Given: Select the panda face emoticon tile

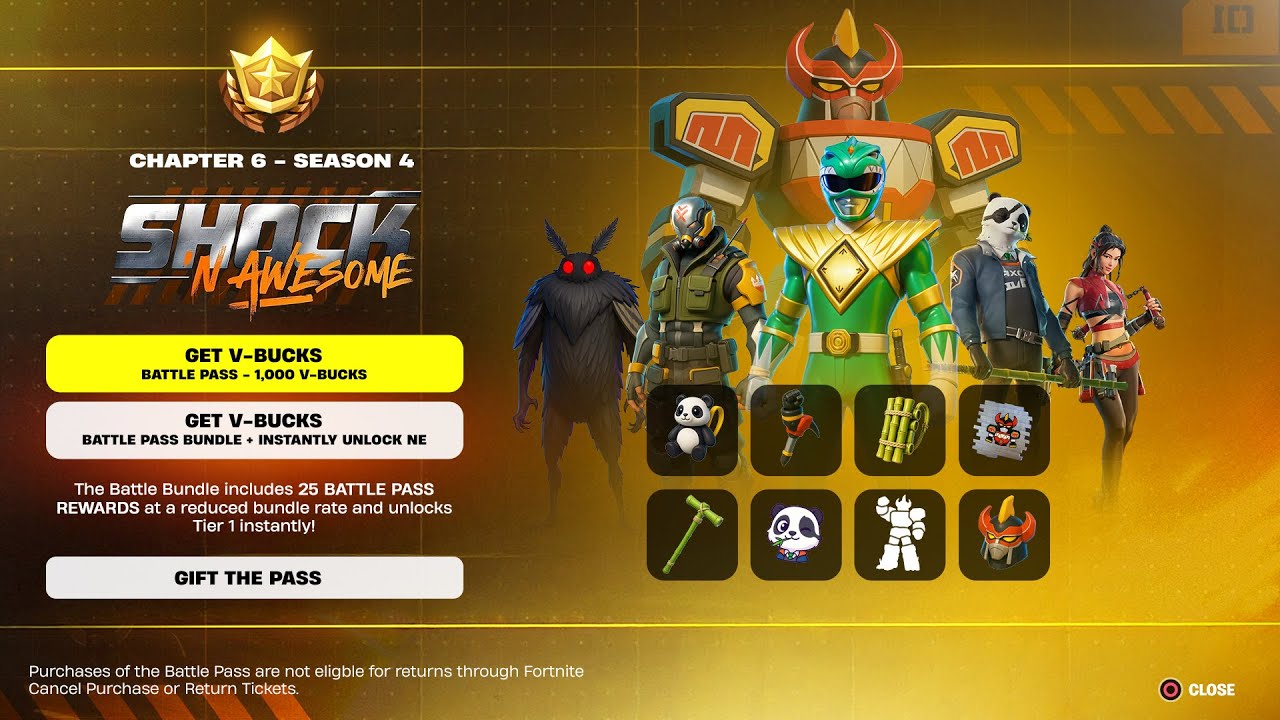Looking at the screenshot, I should (796, 534).
